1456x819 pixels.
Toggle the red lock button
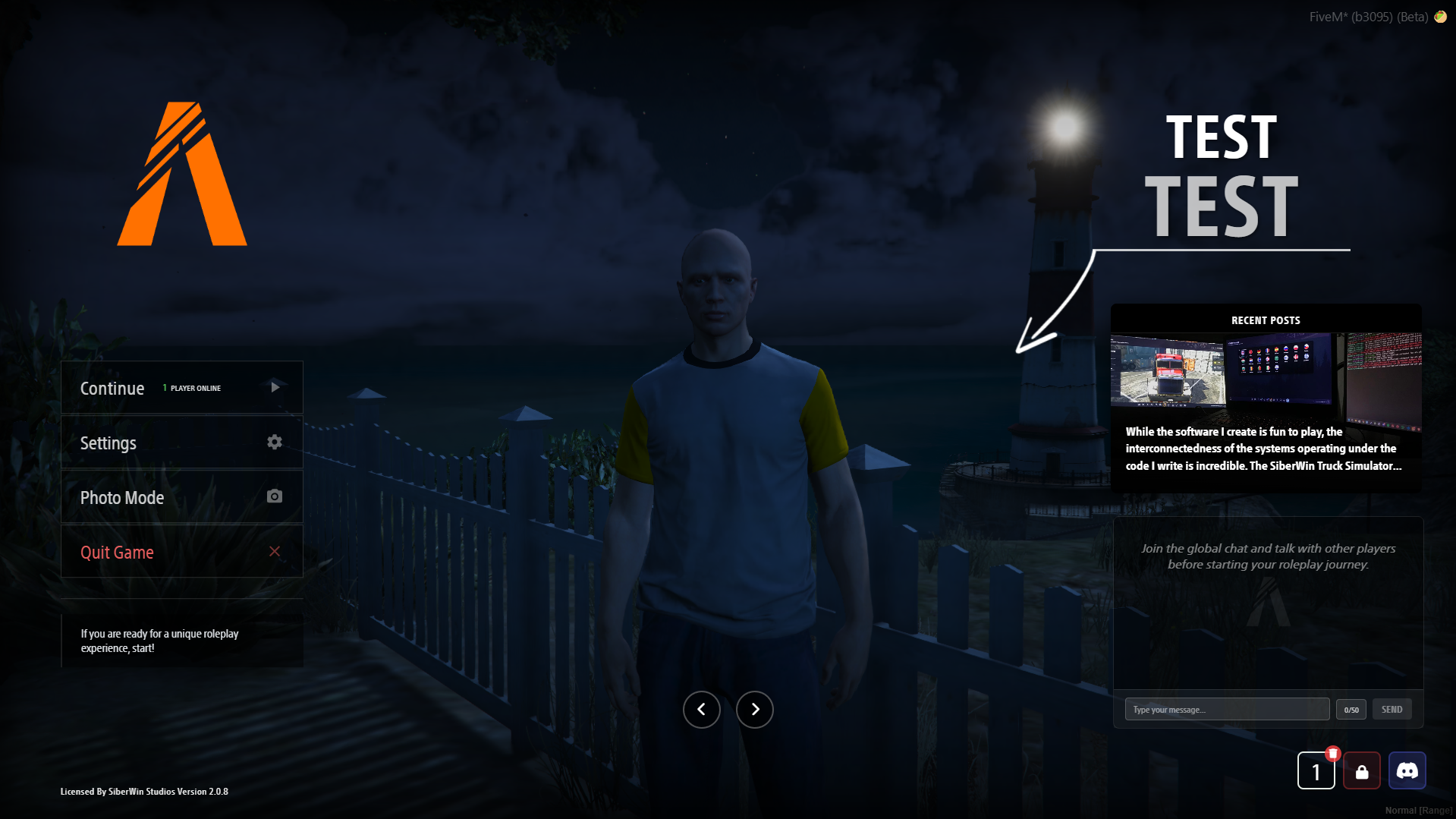(1362, 770)
